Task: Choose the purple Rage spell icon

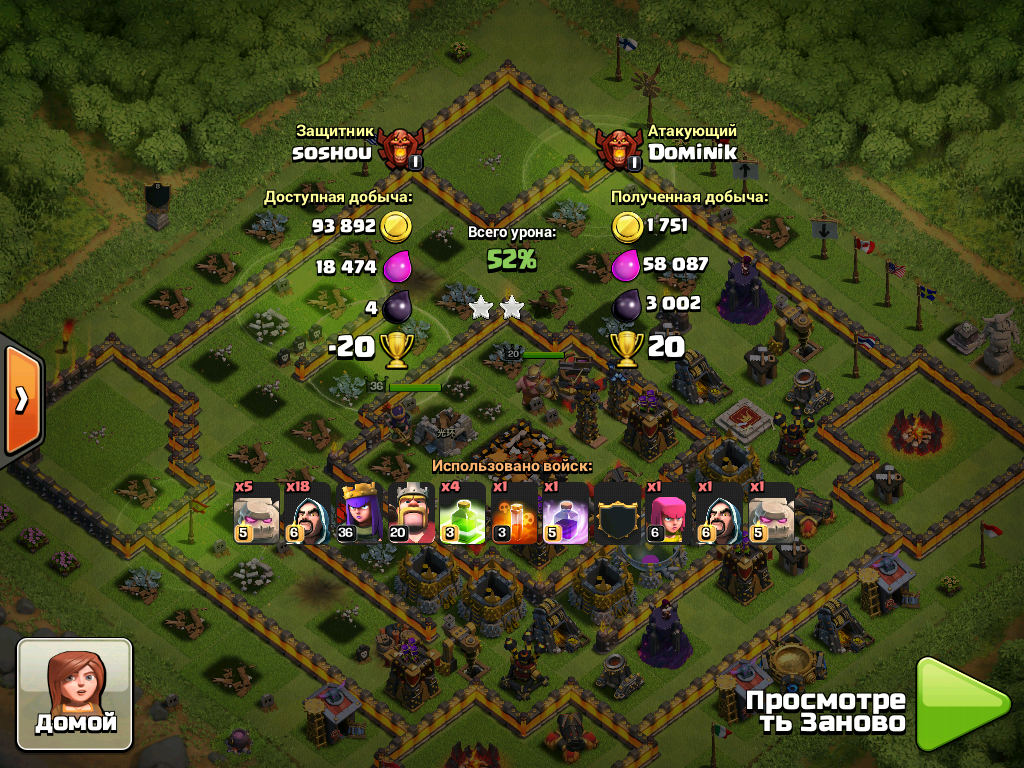Action: click(565, 513)
